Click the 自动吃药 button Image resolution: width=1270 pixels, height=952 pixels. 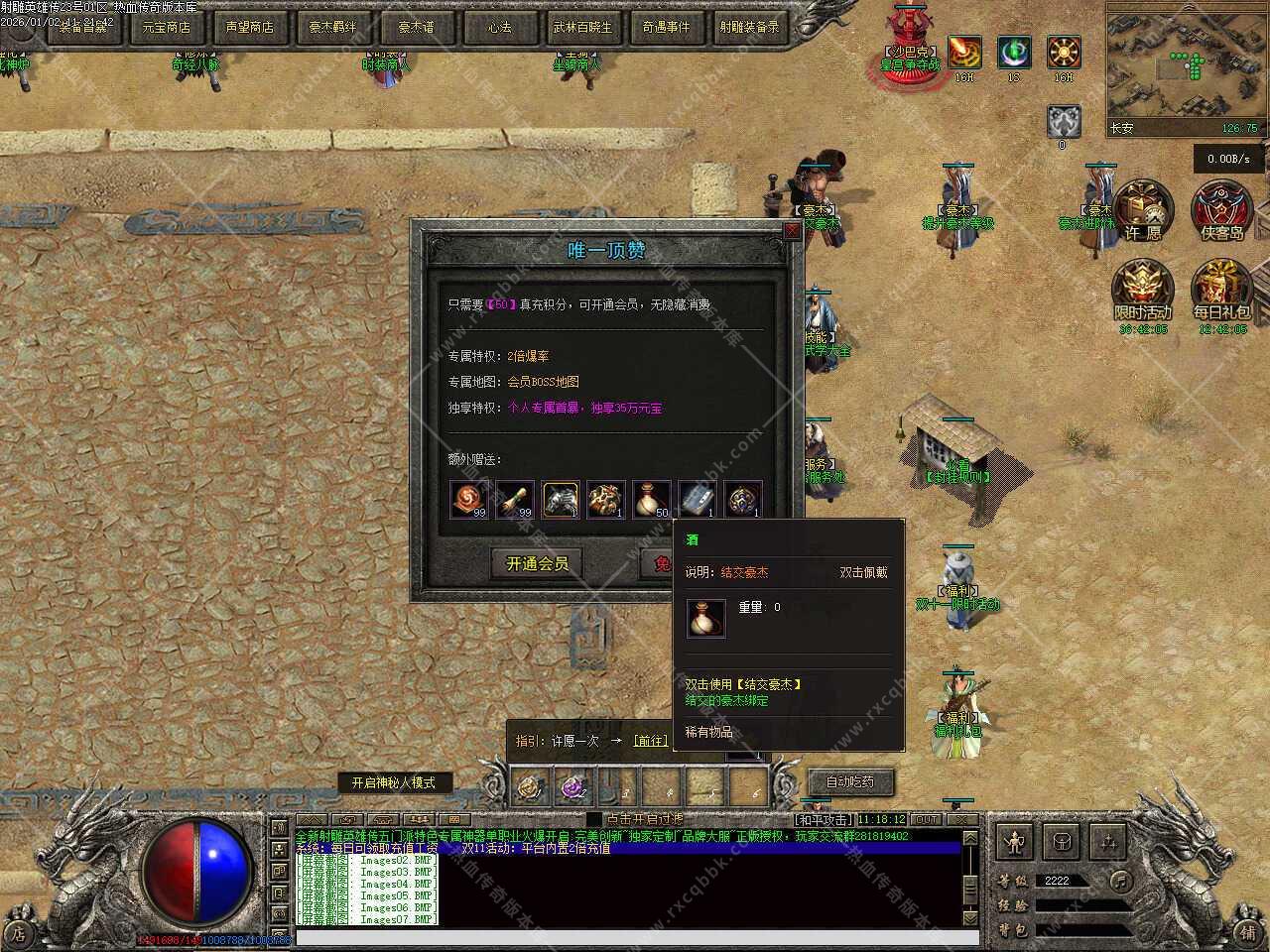tap(850, 781)
